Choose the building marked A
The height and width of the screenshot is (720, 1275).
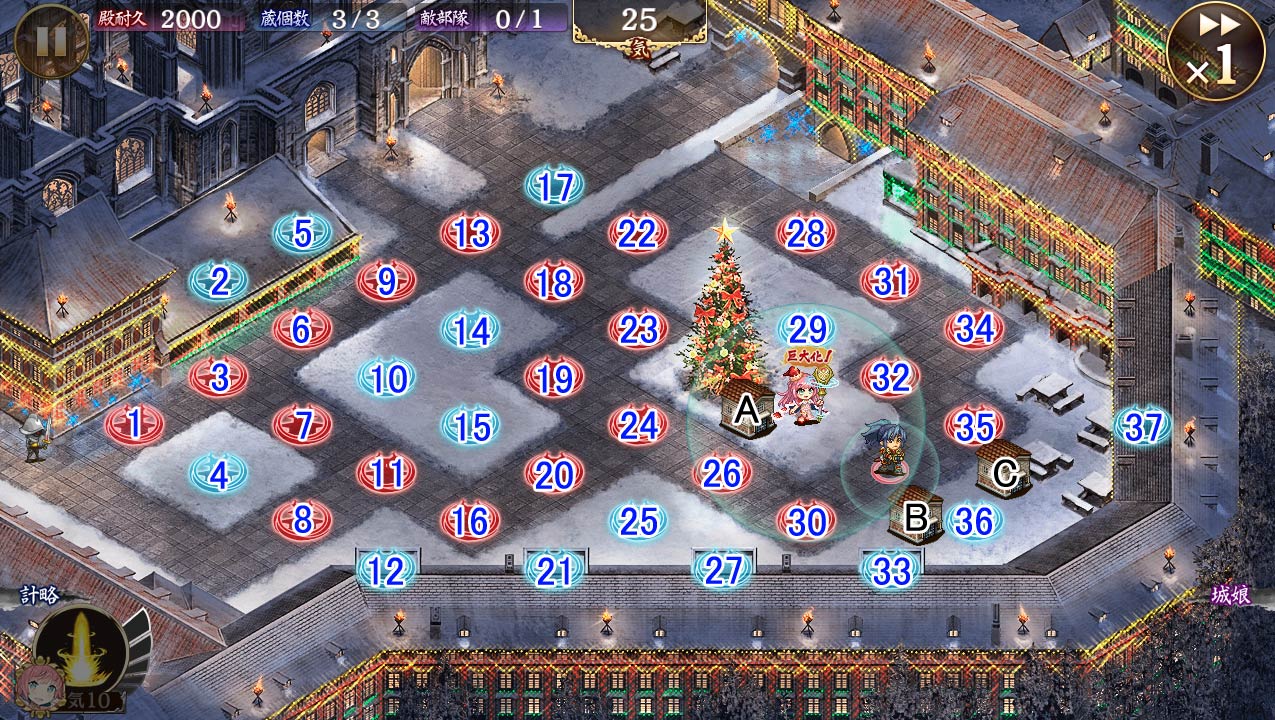click(x=747, y=410)
